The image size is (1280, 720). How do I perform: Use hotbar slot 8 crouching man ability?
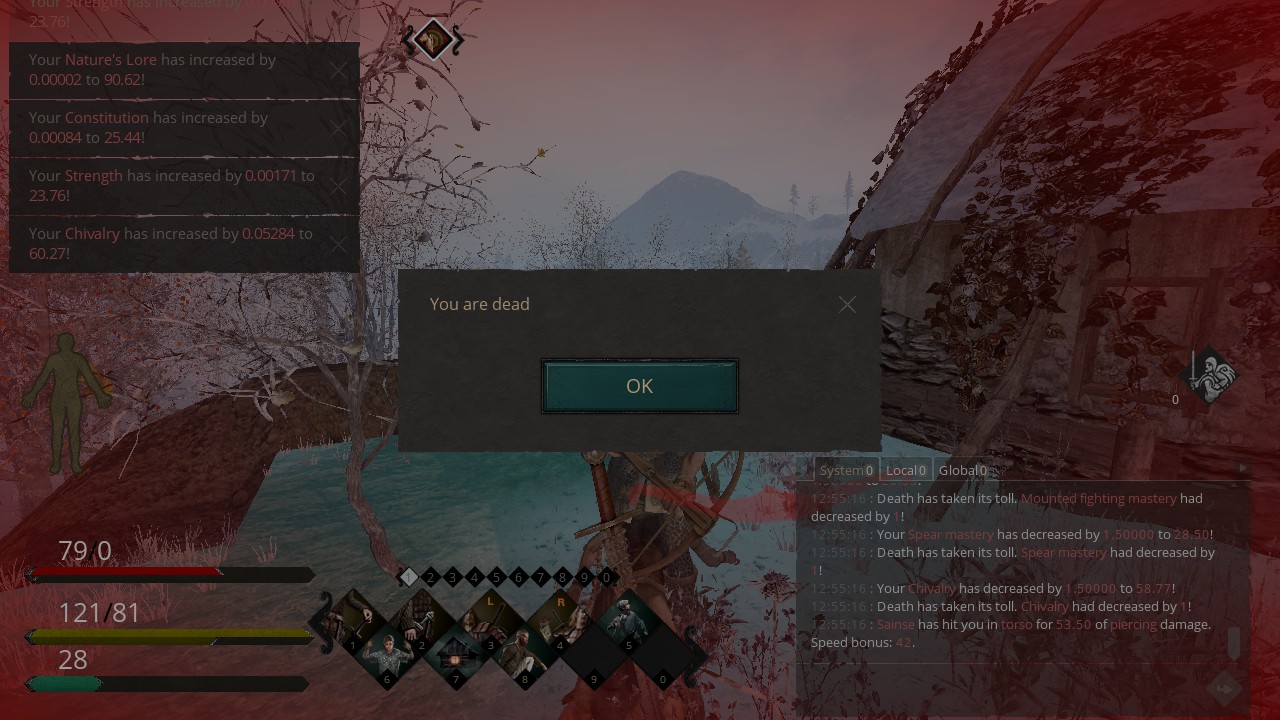tap(526, 656)
